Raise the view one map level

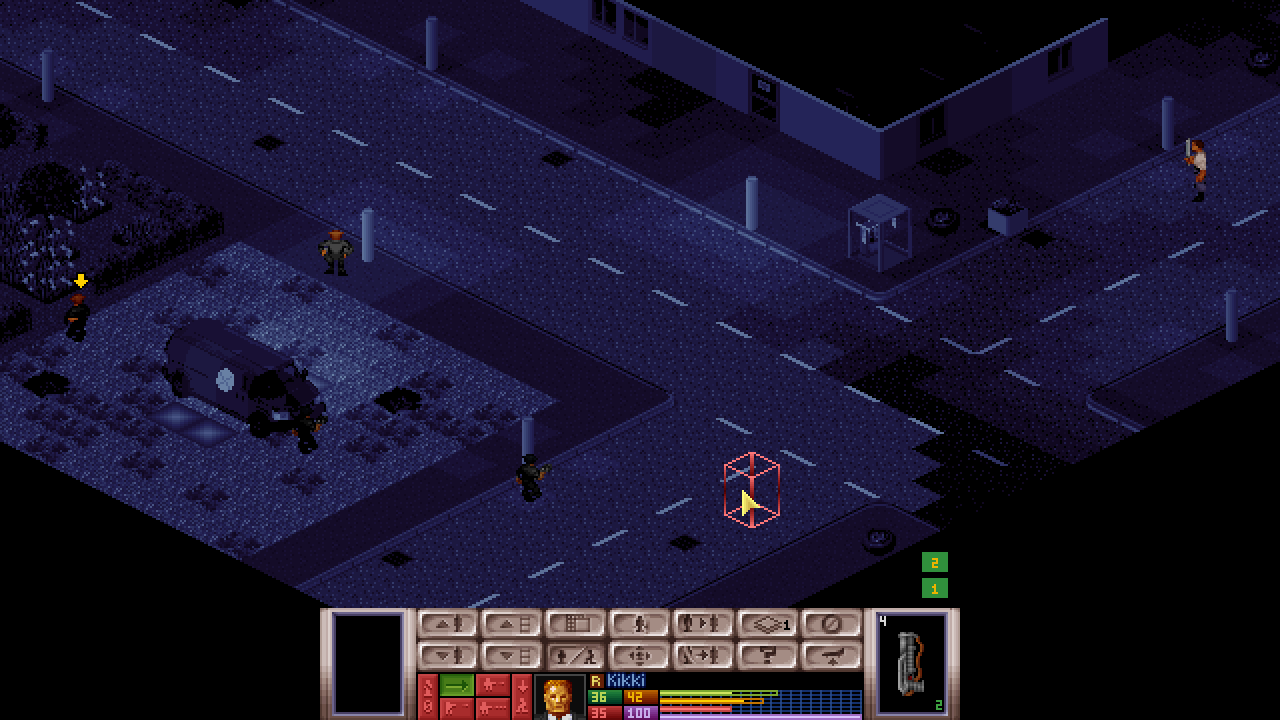pos(512,624)
